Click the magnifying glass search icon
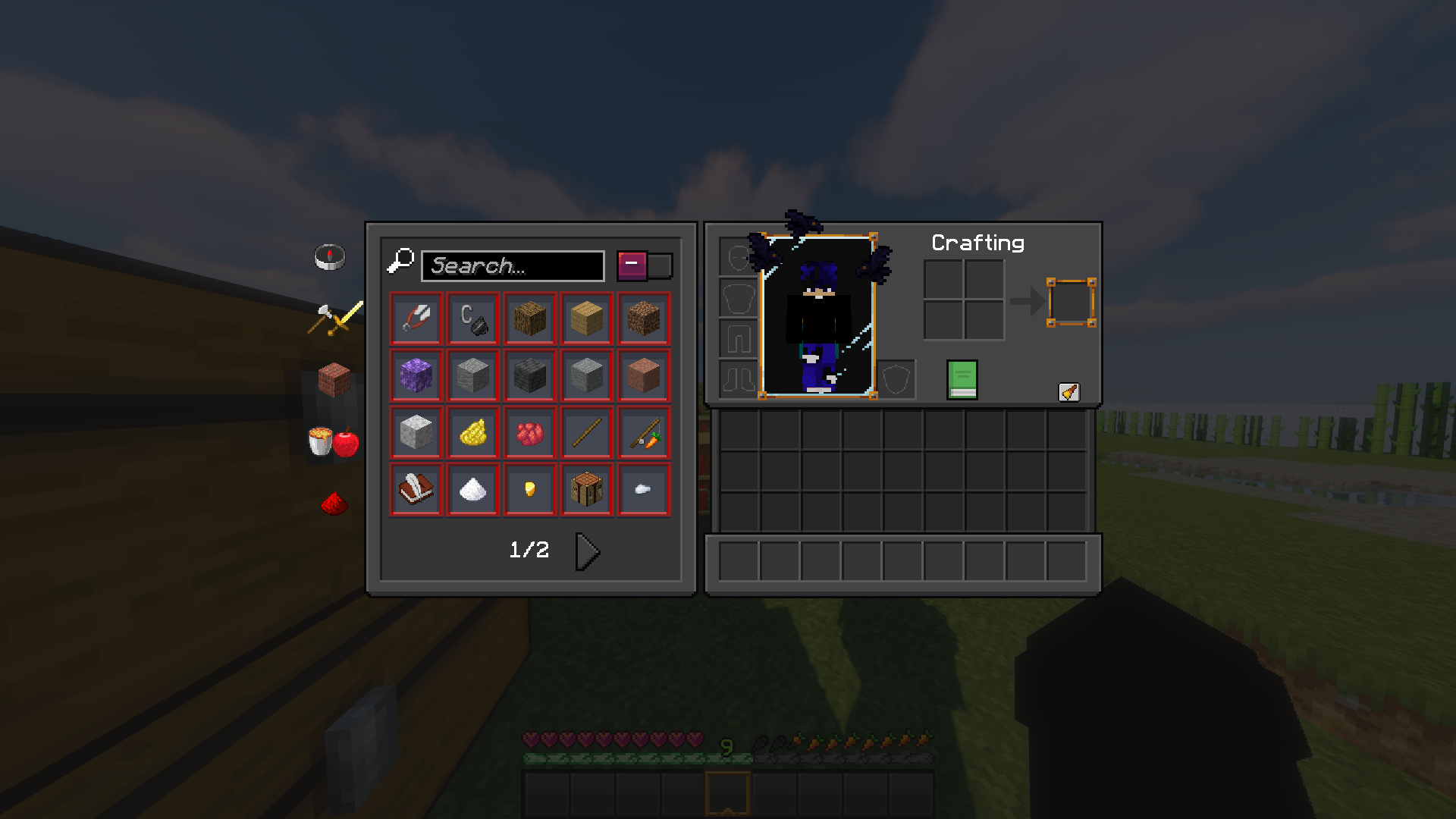 [402, 263]
